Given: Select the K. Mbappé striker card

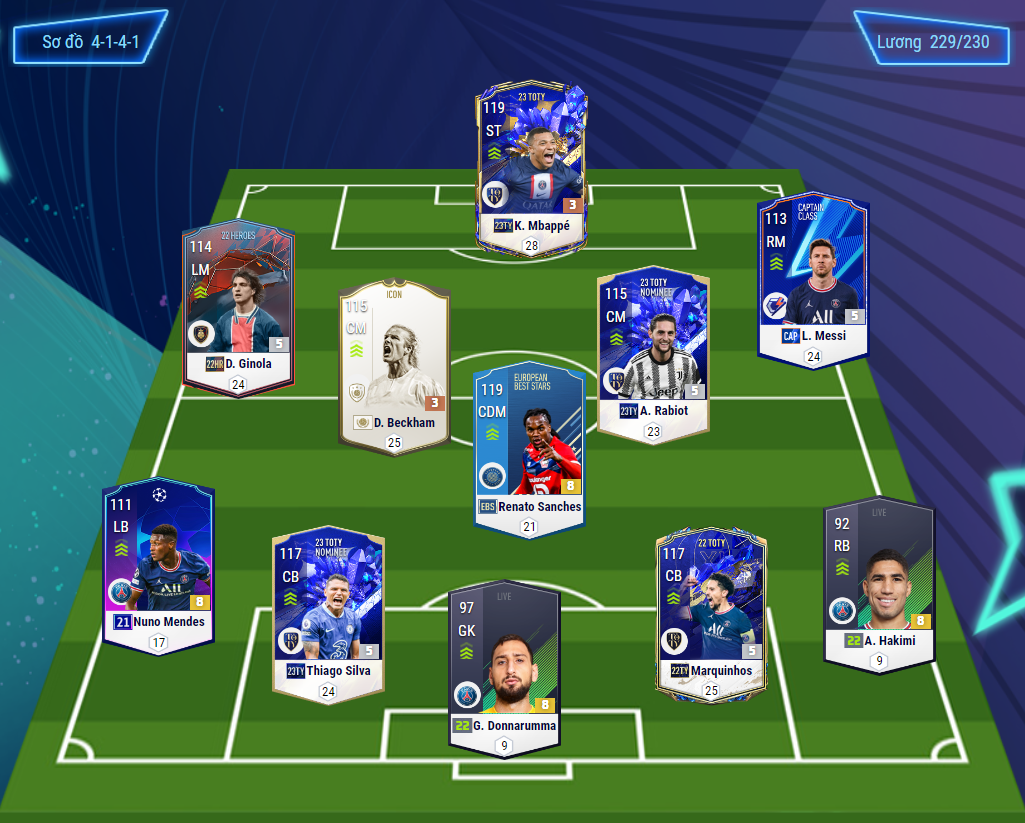Looking at the screenshot, I should [531, 165].
